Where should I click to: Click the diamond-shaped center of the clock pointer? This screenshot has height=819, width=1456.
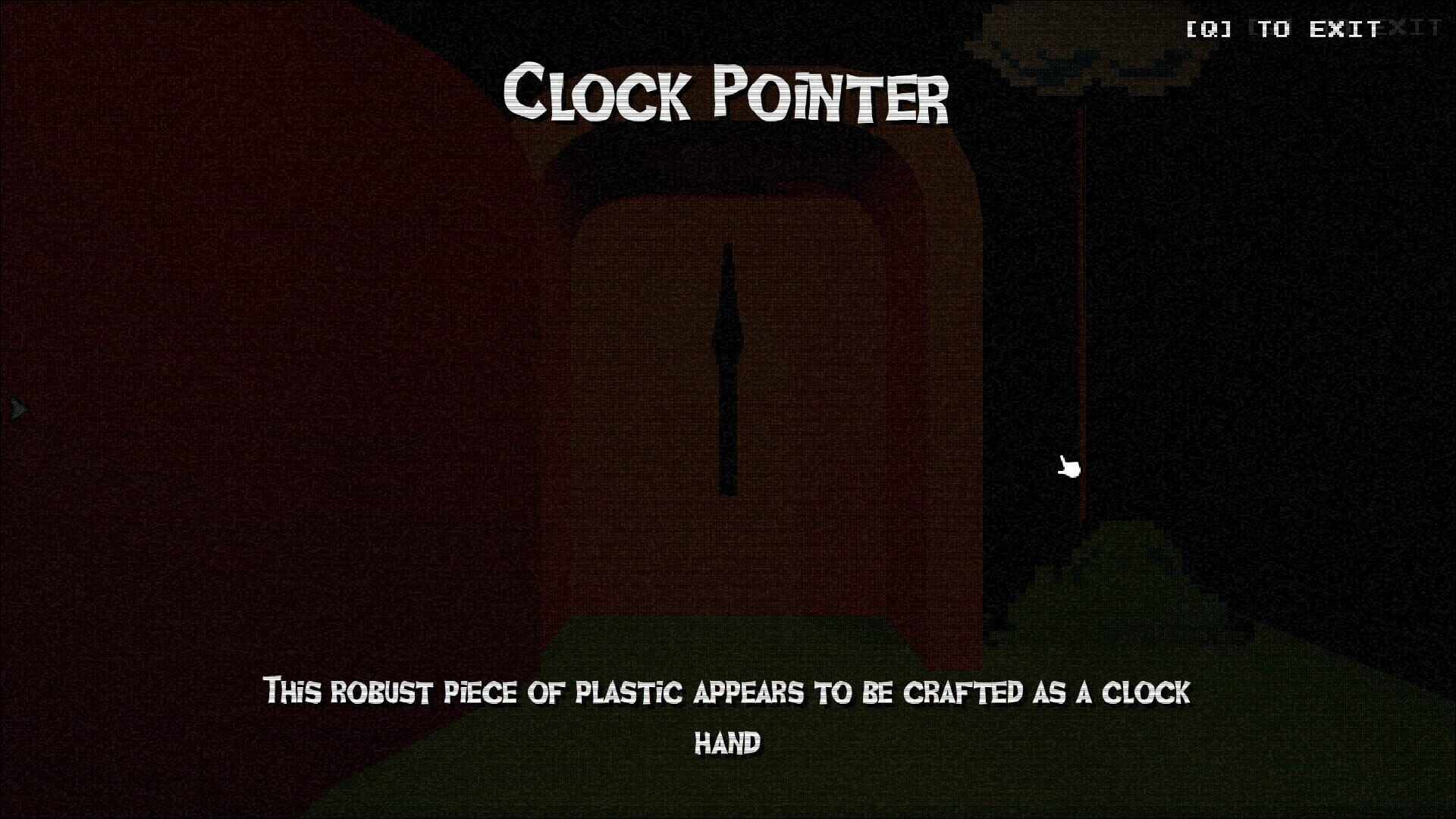click(726, 341)
